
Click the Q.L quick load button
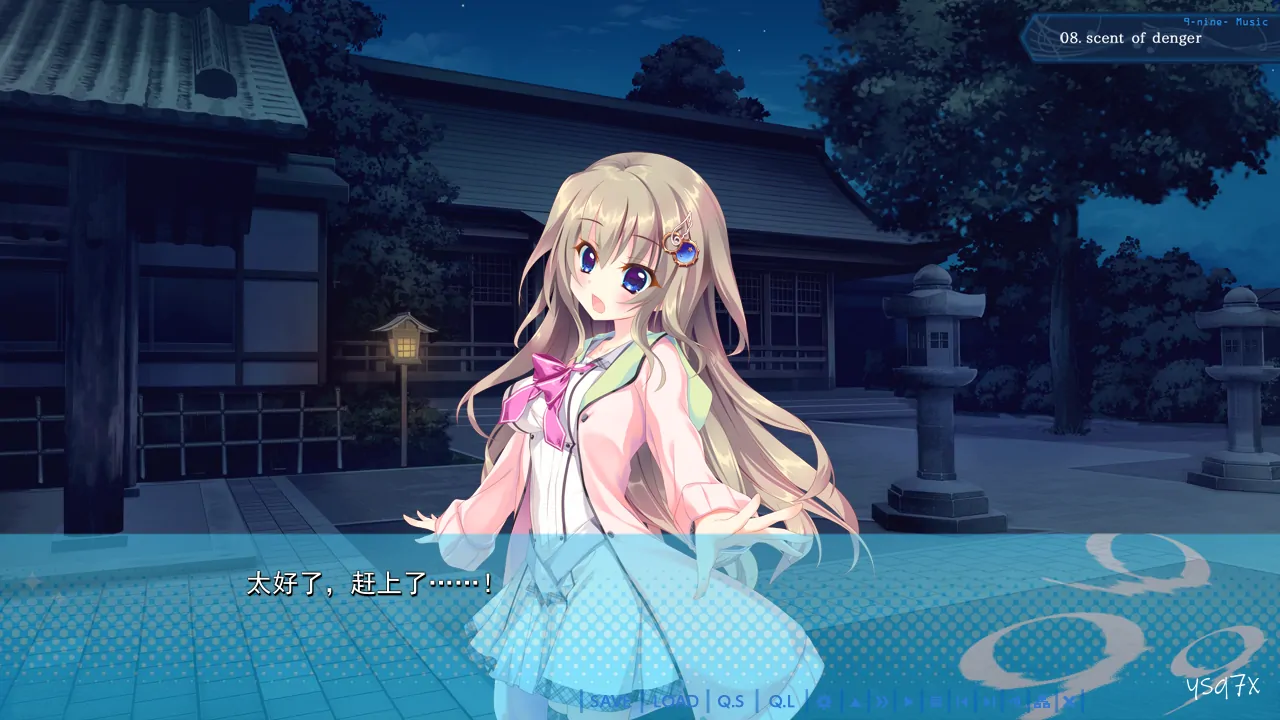pos(782,701)
